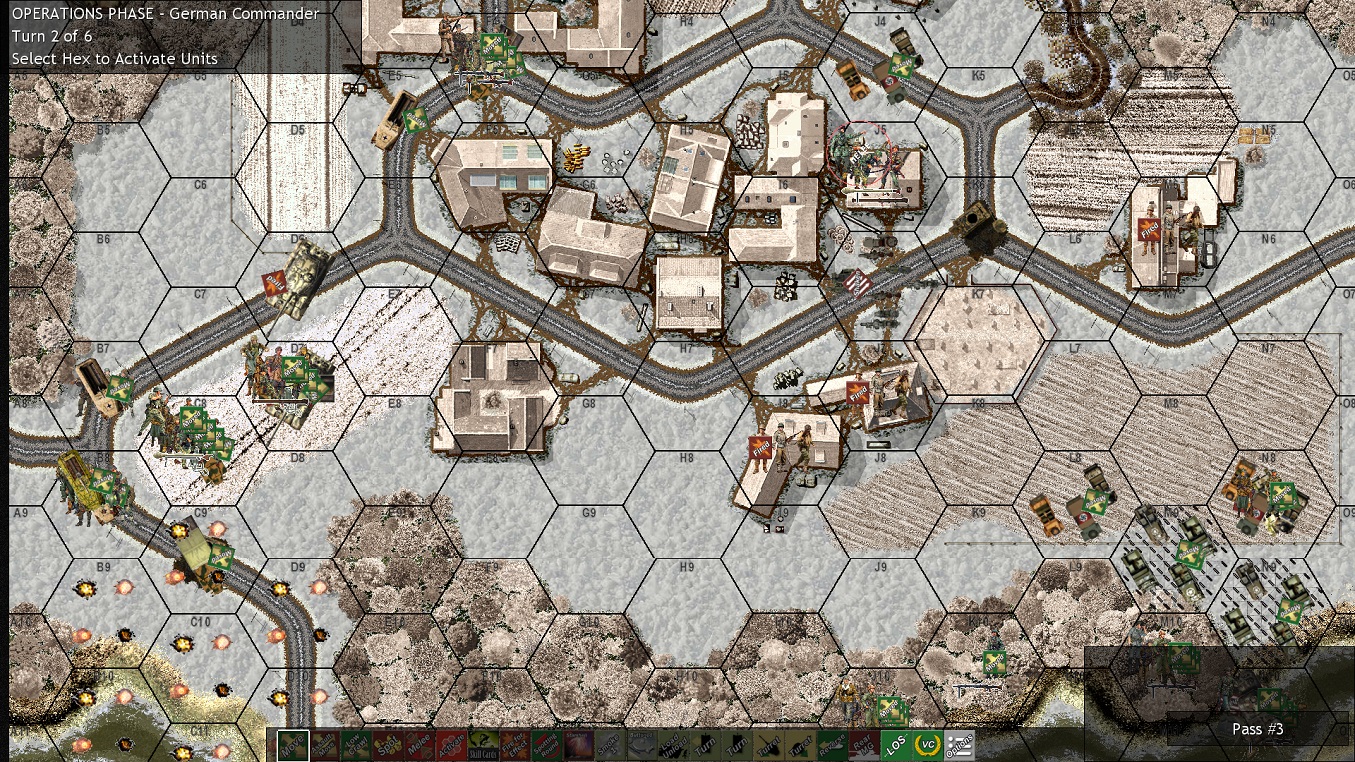1355x762 pixels.
Task: Click the Smoke 1 command icon
Action: coord(611,745)
